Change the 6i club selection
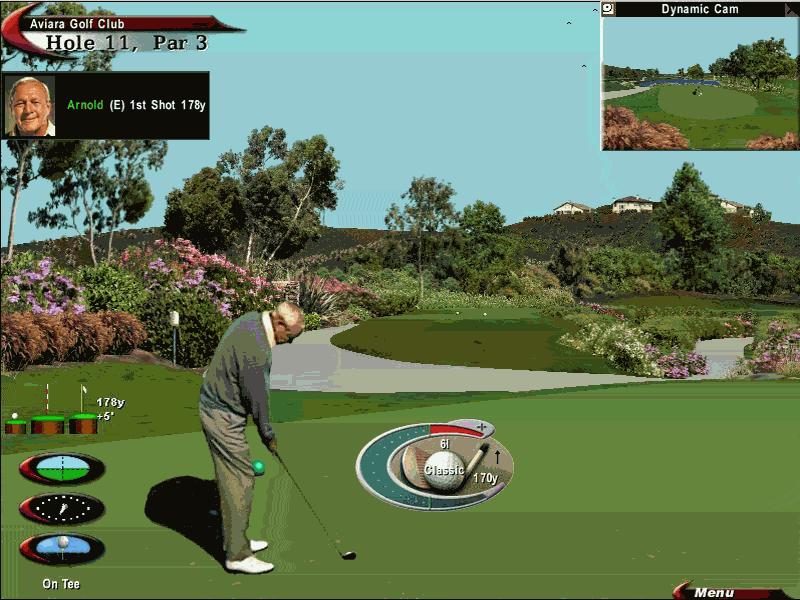 pos(444,442)
